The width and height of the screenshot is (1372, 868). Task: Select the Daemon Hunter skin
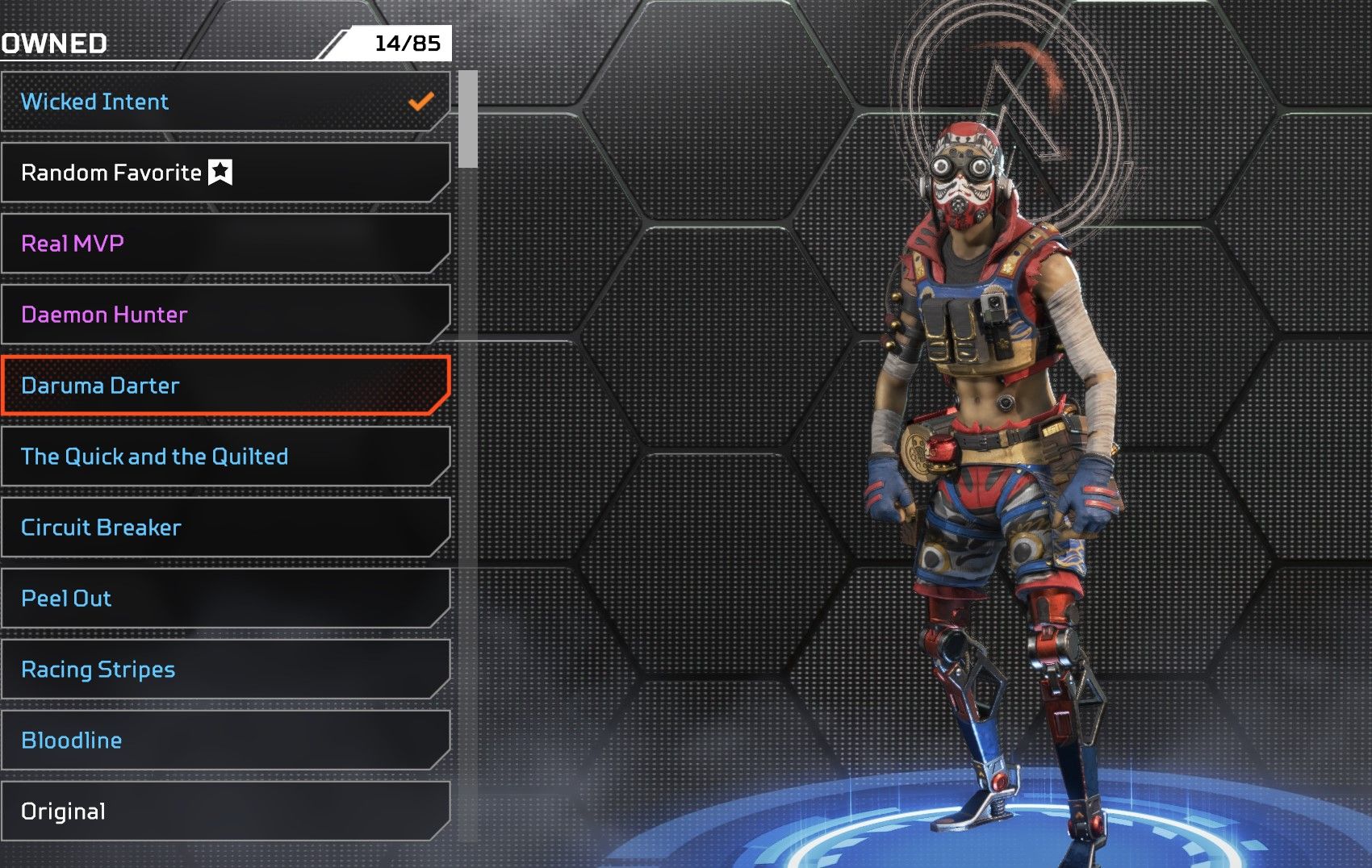pyautogui.click(x=224, y=315)
